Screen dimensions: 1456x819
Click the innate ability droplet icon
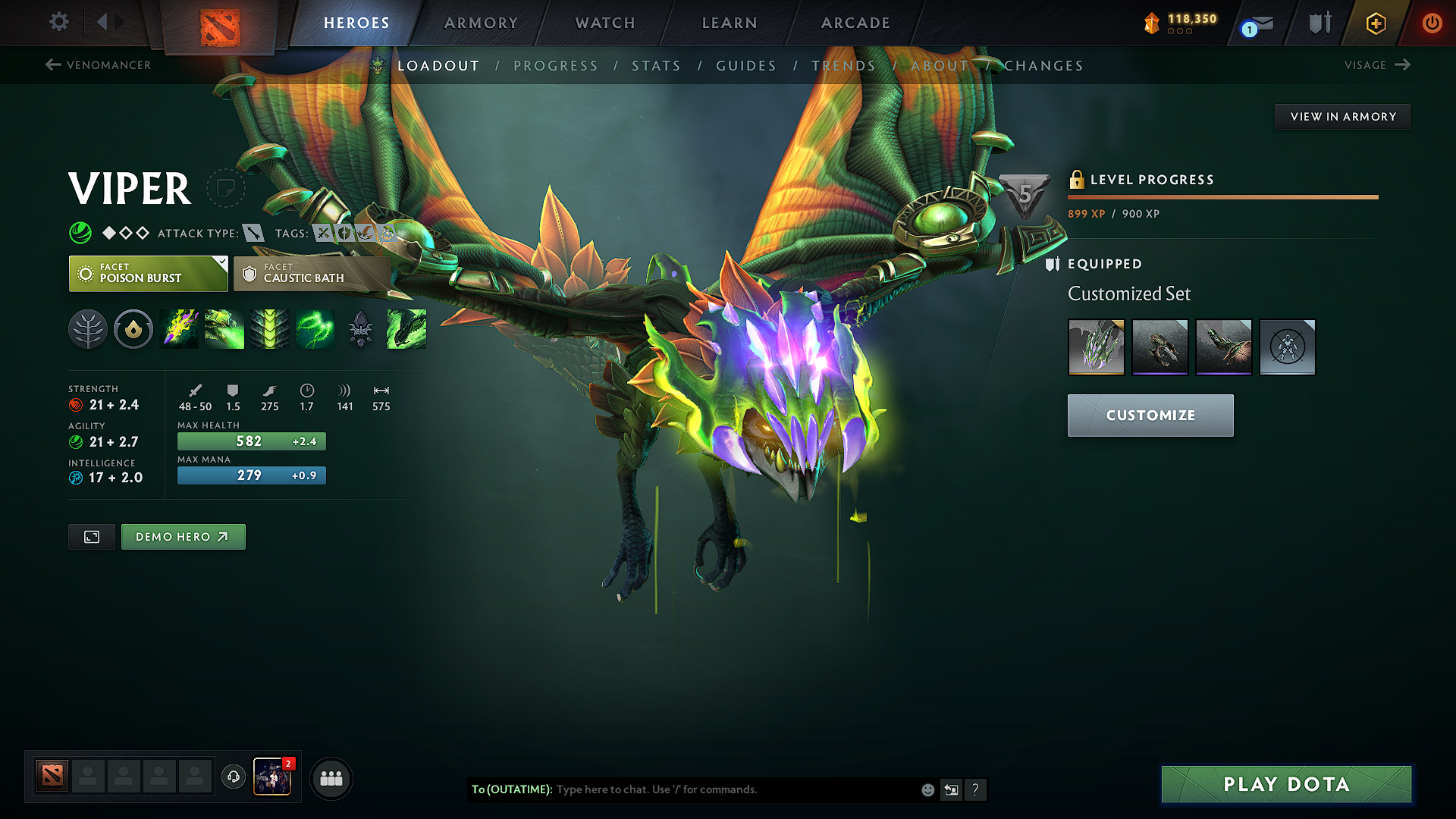click(x=133, y=329)
